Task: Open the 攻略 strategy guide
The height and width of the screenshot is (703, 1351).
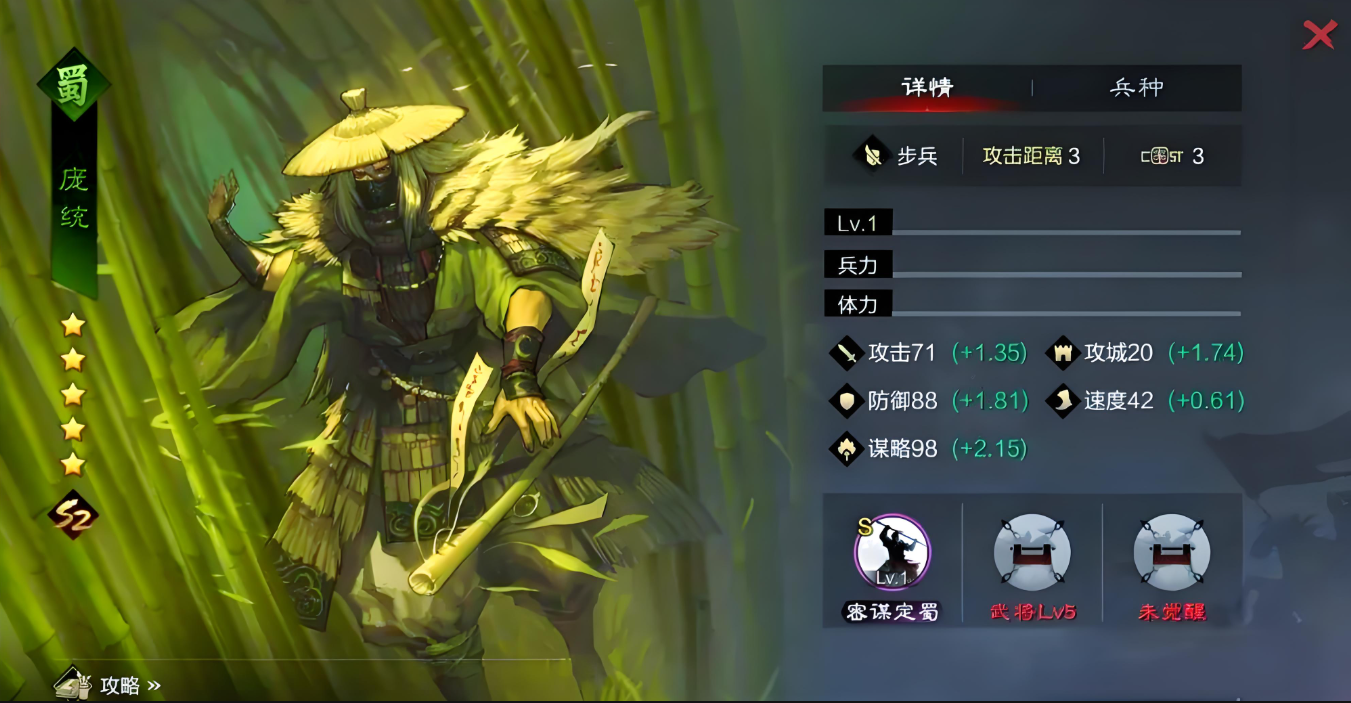Action: [x=108, y=685]
